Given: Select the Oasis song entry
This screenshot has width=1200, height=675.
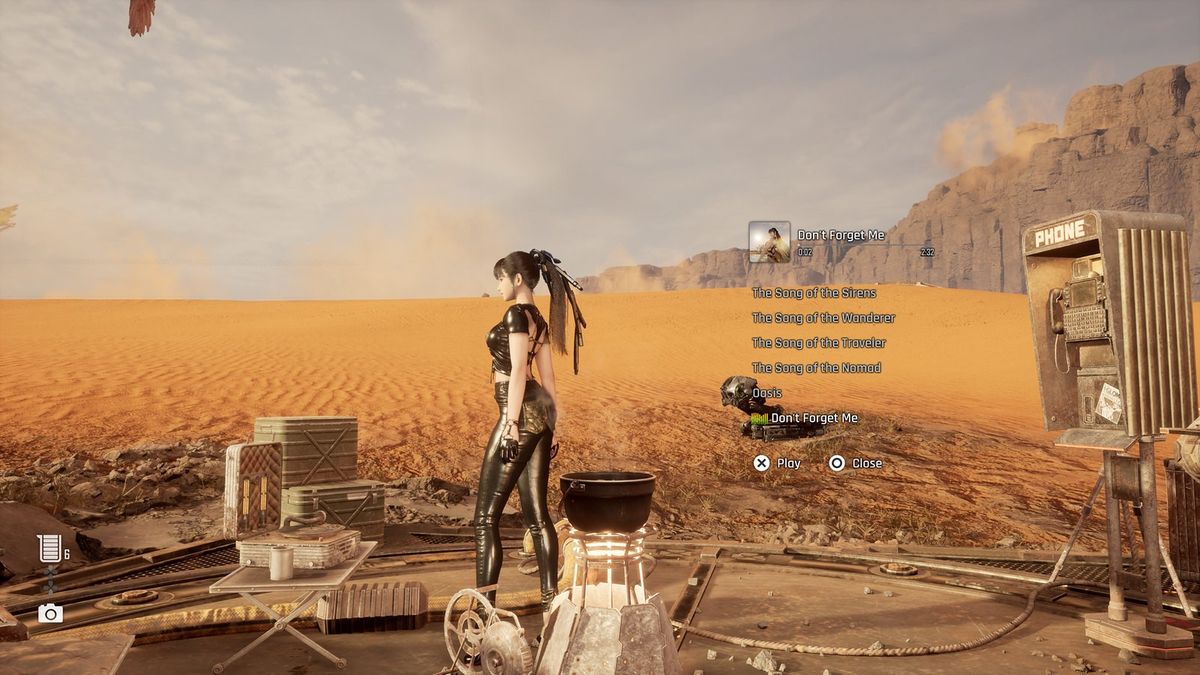Looking at the screenshot, I should [767, 393].
